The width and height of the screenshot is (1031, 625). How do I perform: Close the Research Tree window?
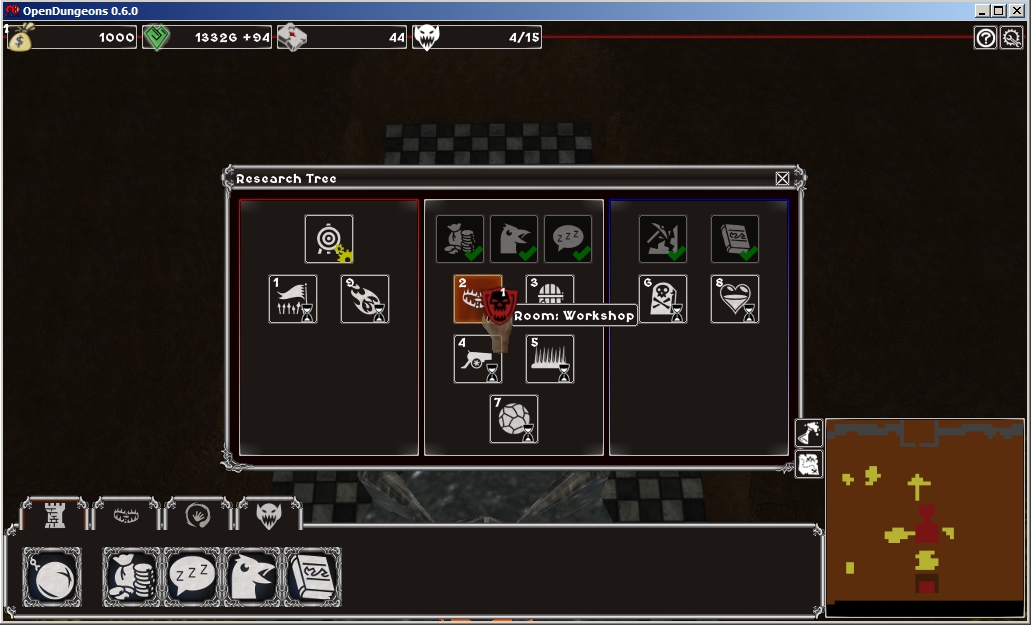point(782,179)
